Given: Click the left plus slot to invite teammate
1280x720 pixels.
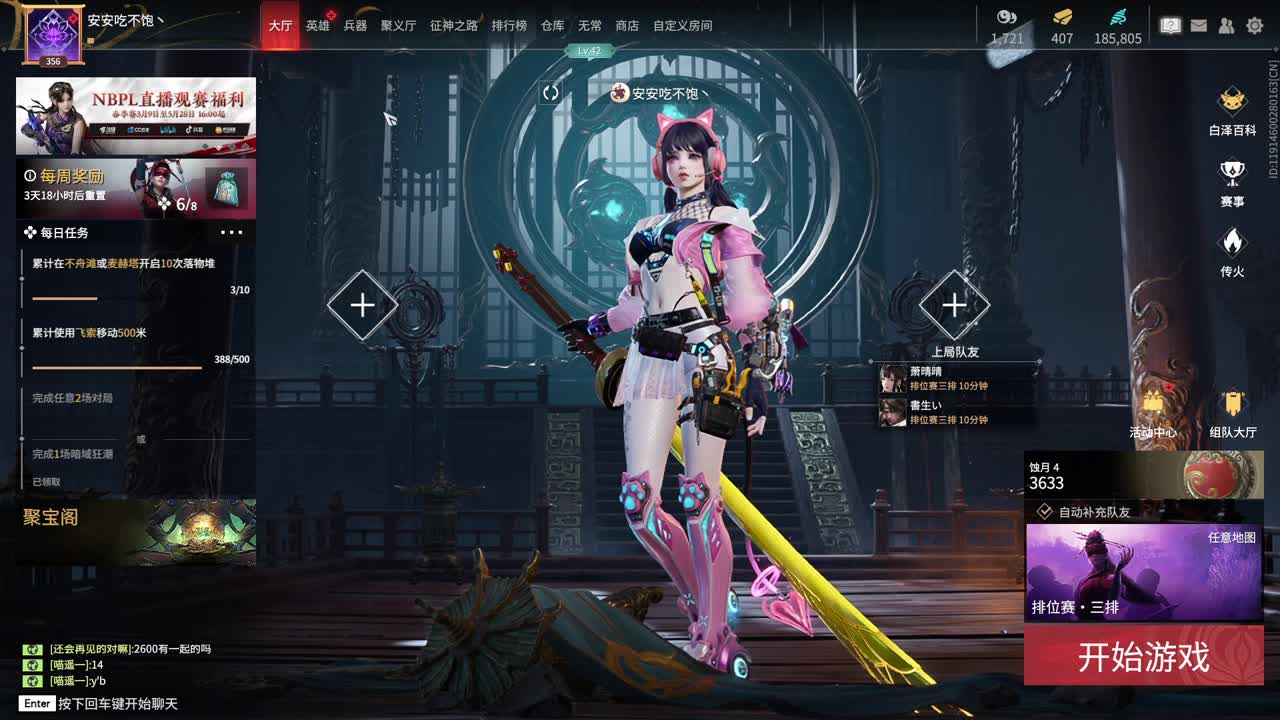Looking at the screenshot, I should click(361, 303).
